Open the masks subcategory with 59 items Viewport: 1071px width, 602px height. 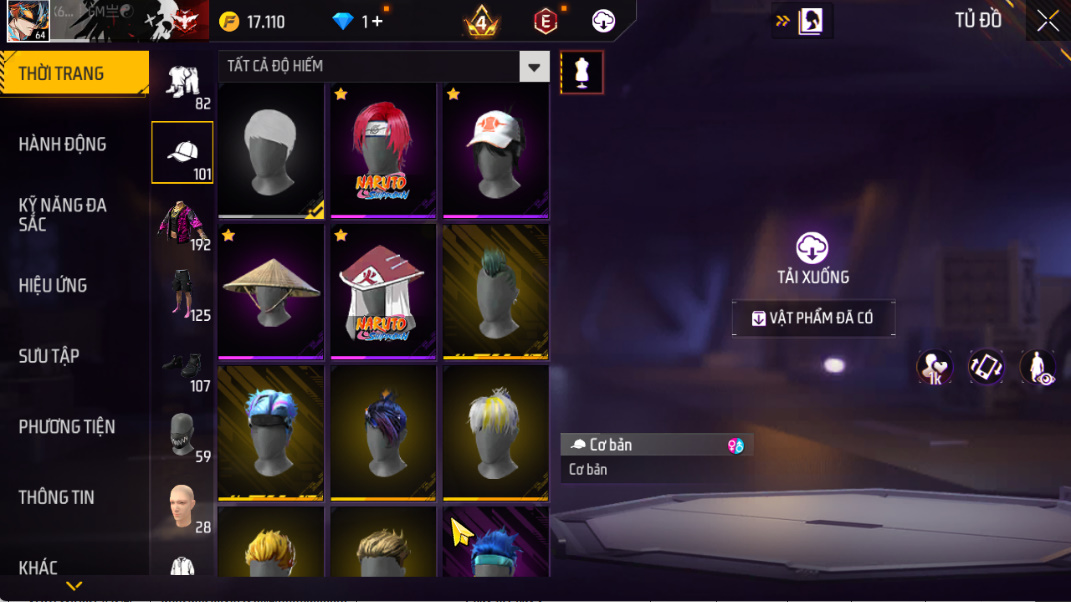pyautogui.click(x=182, y=437)
